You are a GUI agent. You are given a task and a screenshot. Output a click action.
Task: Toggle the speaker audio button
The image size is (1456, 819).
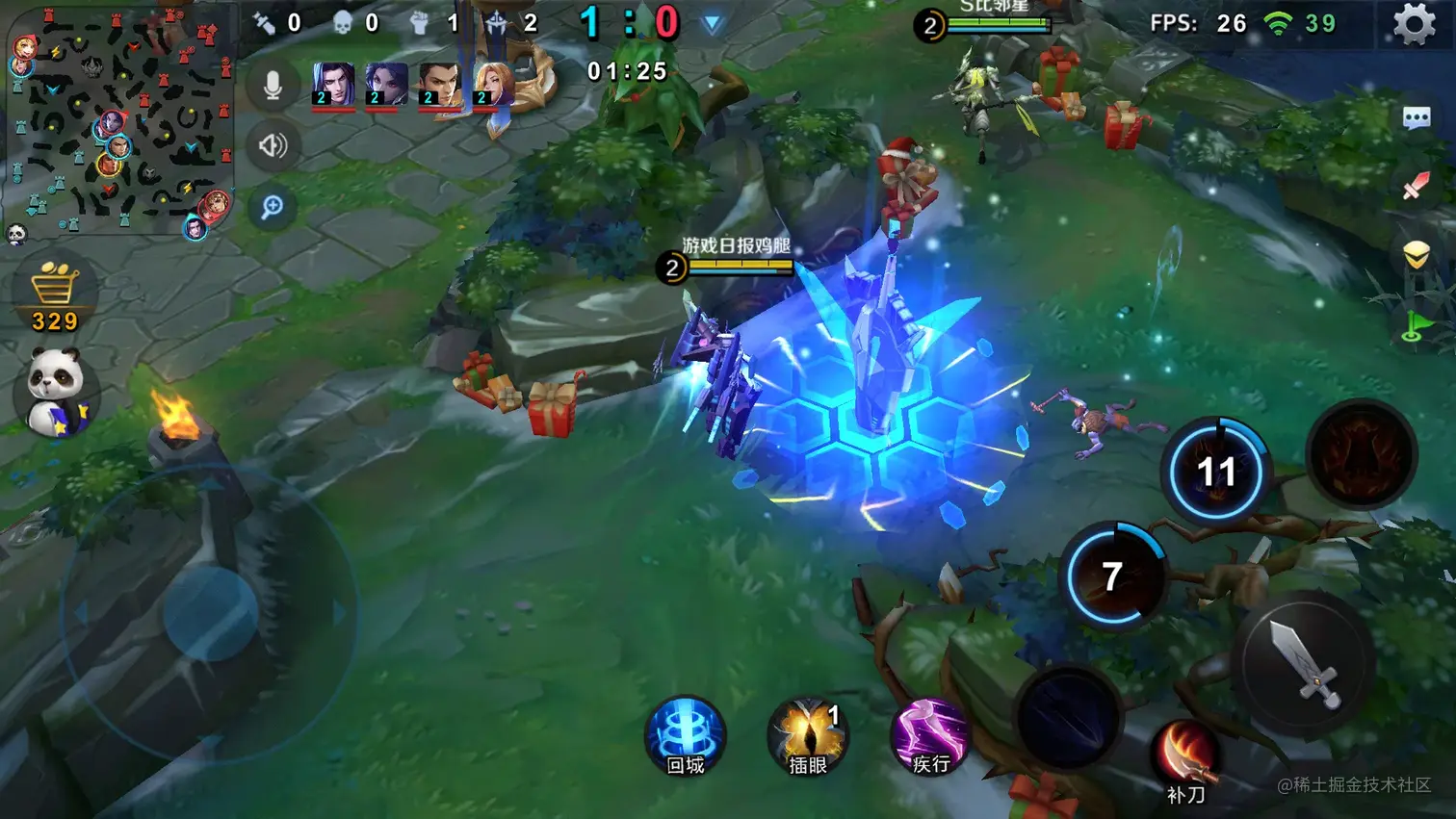point(273,145)
